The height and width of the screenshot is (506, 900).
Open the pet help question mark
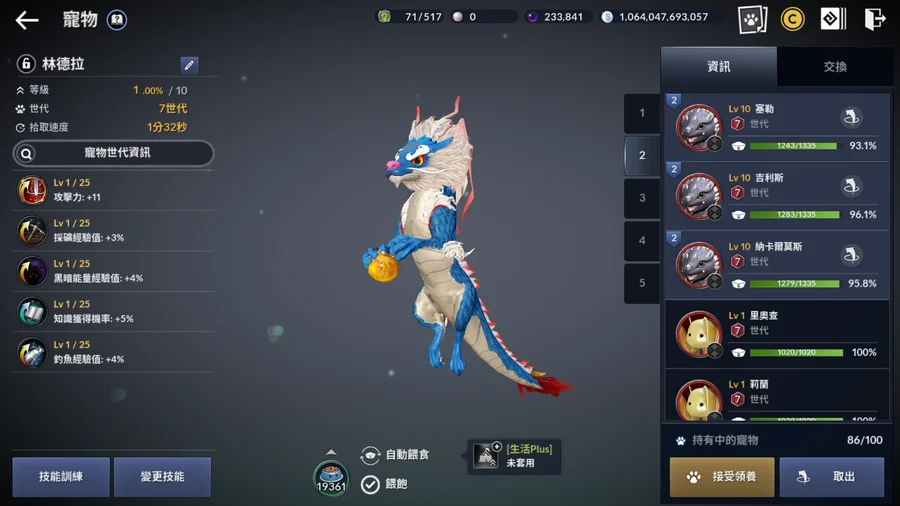[x=117, y=19]
